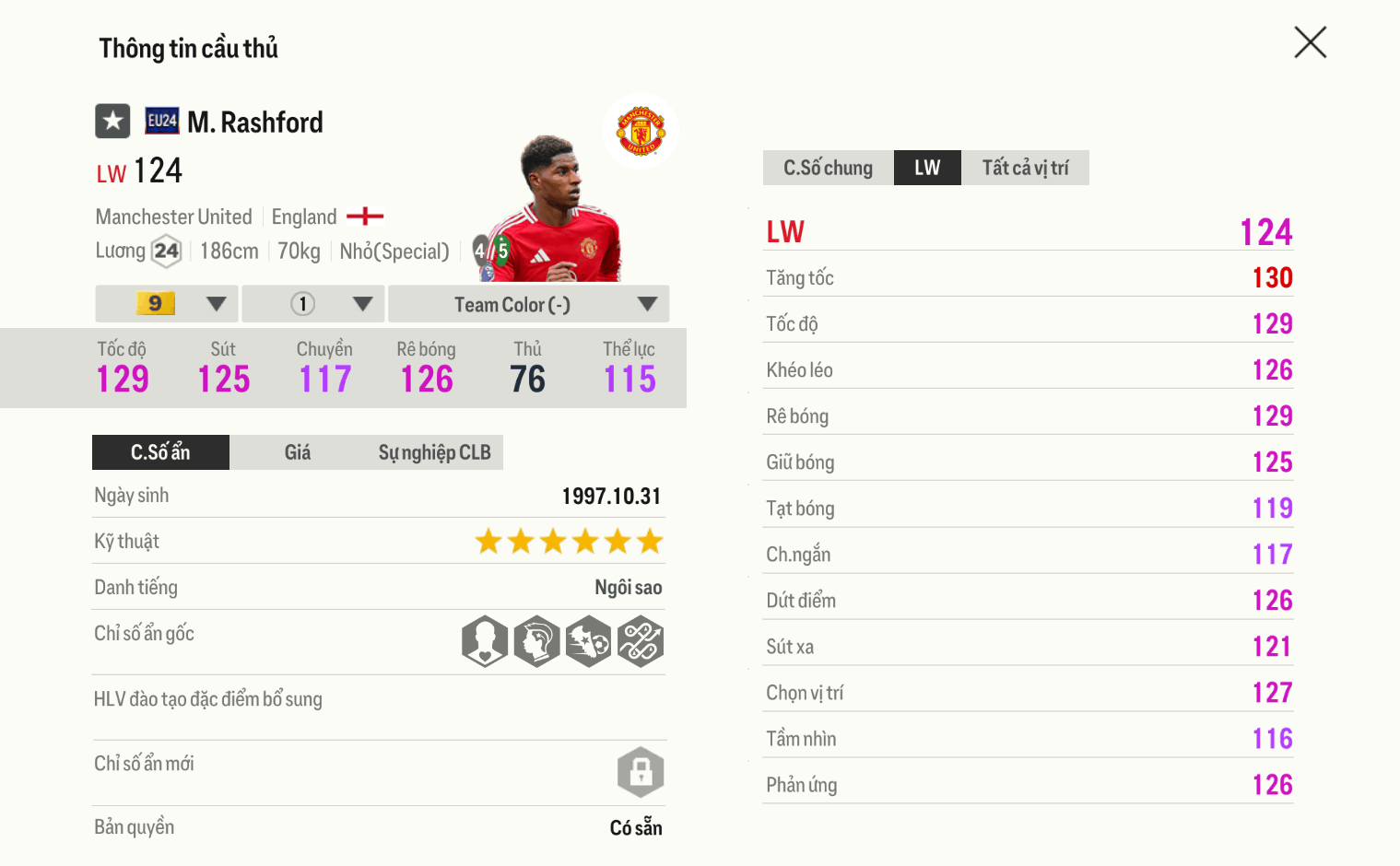
Task: Click the locked padlock icon under Chỉ số ẩn mới
Action: click(x=641, y=772)
